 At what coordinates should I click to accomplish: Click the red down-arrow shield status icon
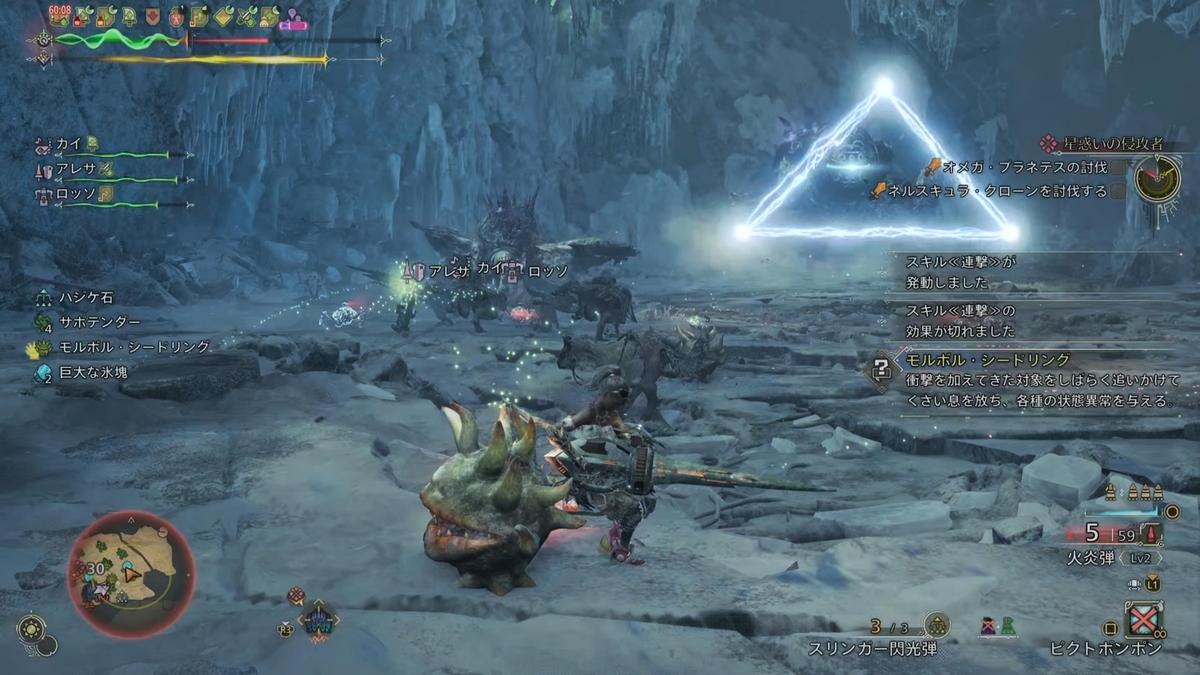151,17
